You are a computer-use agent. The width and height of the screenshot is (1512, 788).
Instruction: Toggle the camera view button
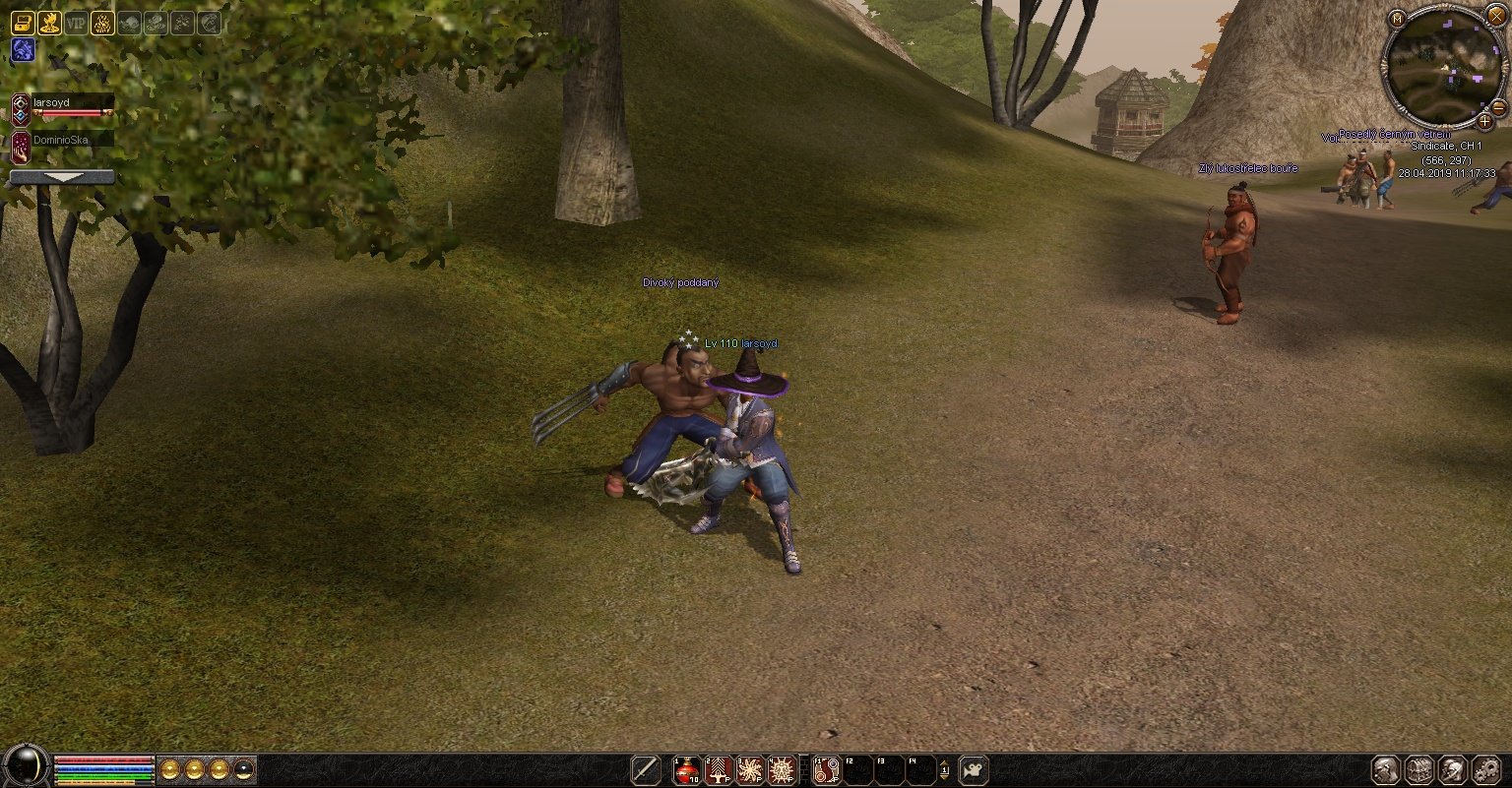(x=973, y=769)
